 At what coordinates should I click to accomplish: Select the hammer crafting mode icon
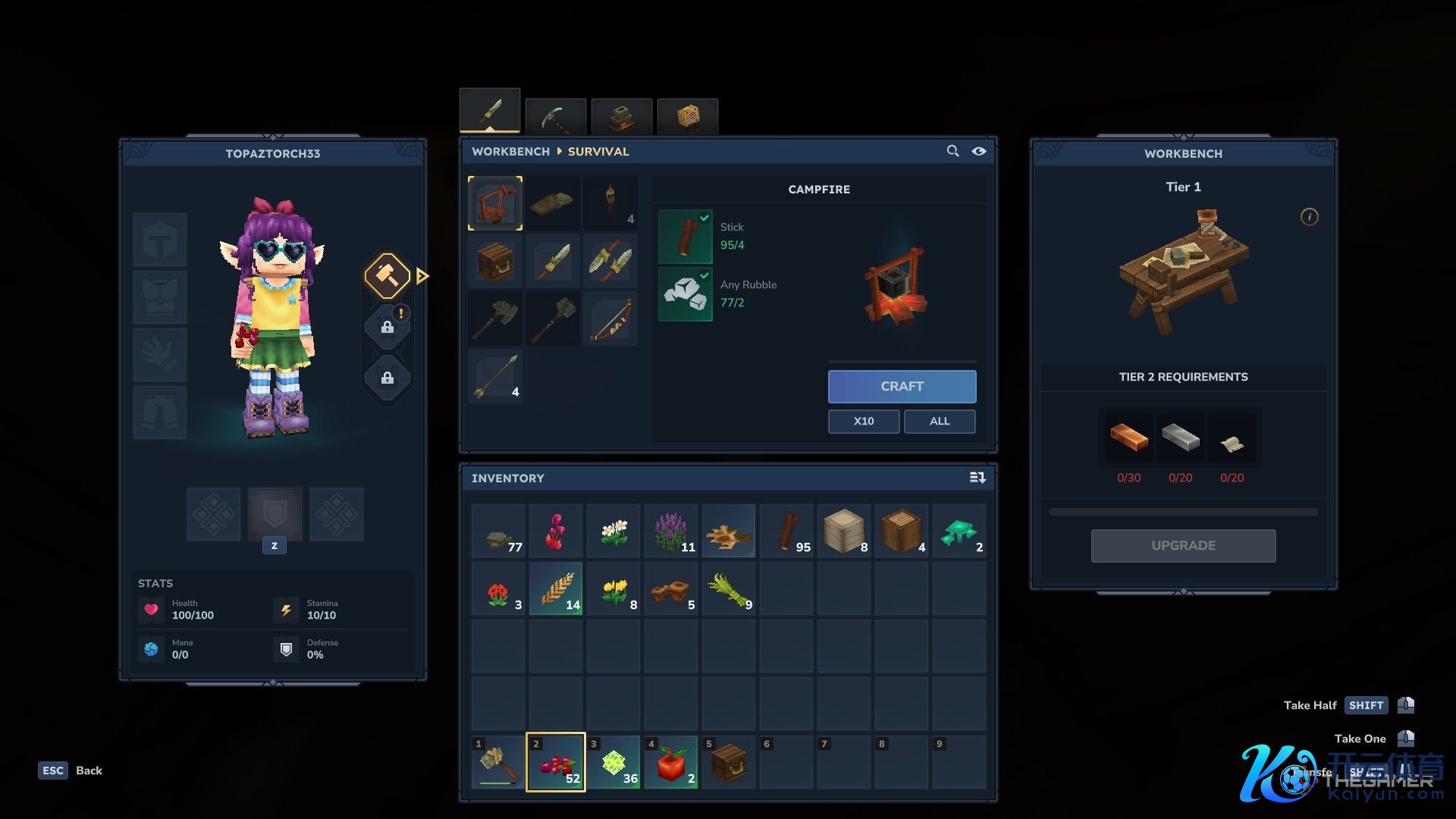click(388, 276)
